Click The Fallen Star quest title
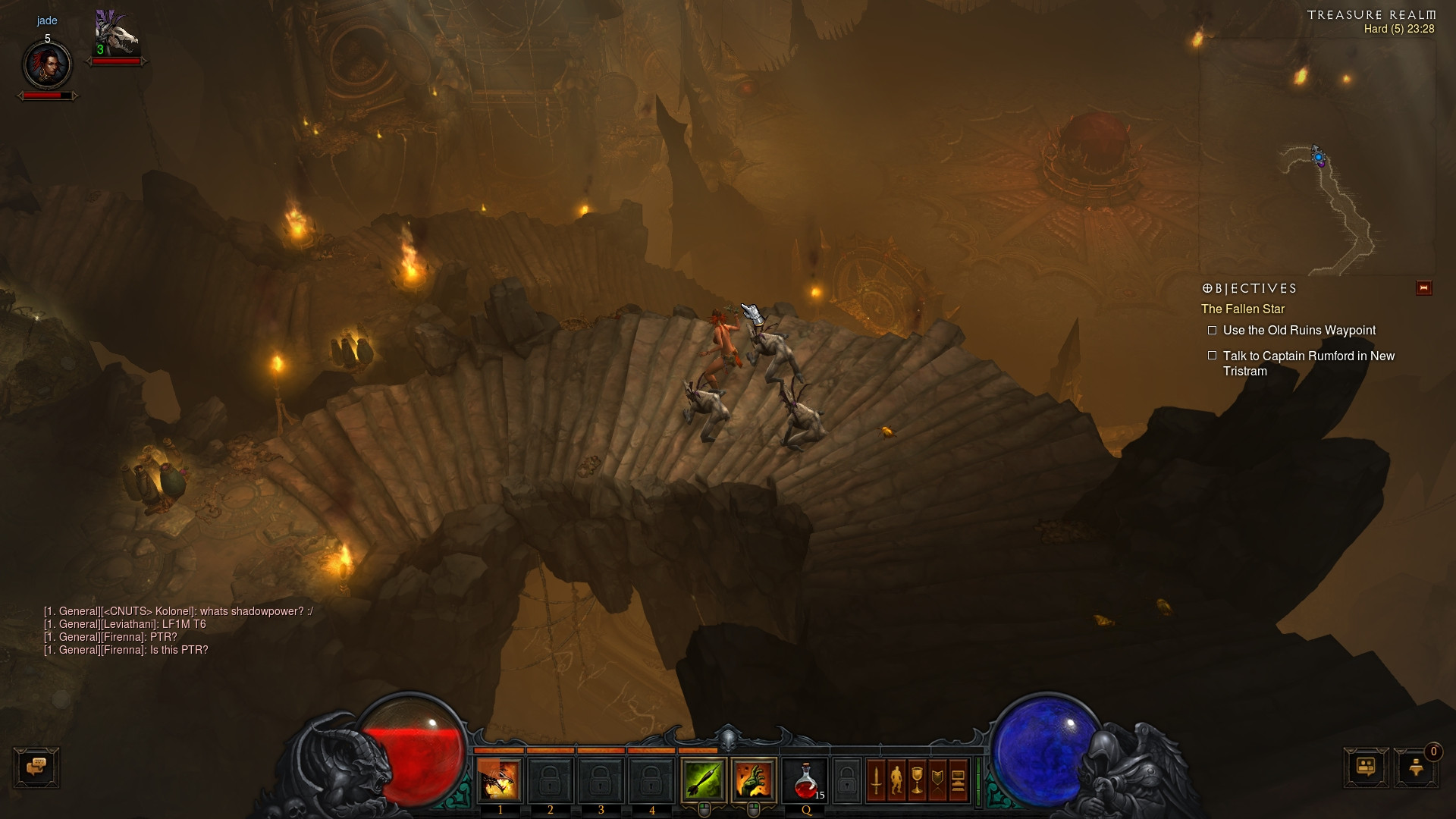Image resolution: width=1456 pixels, height=819 pixels. (x=1243, y=309)
